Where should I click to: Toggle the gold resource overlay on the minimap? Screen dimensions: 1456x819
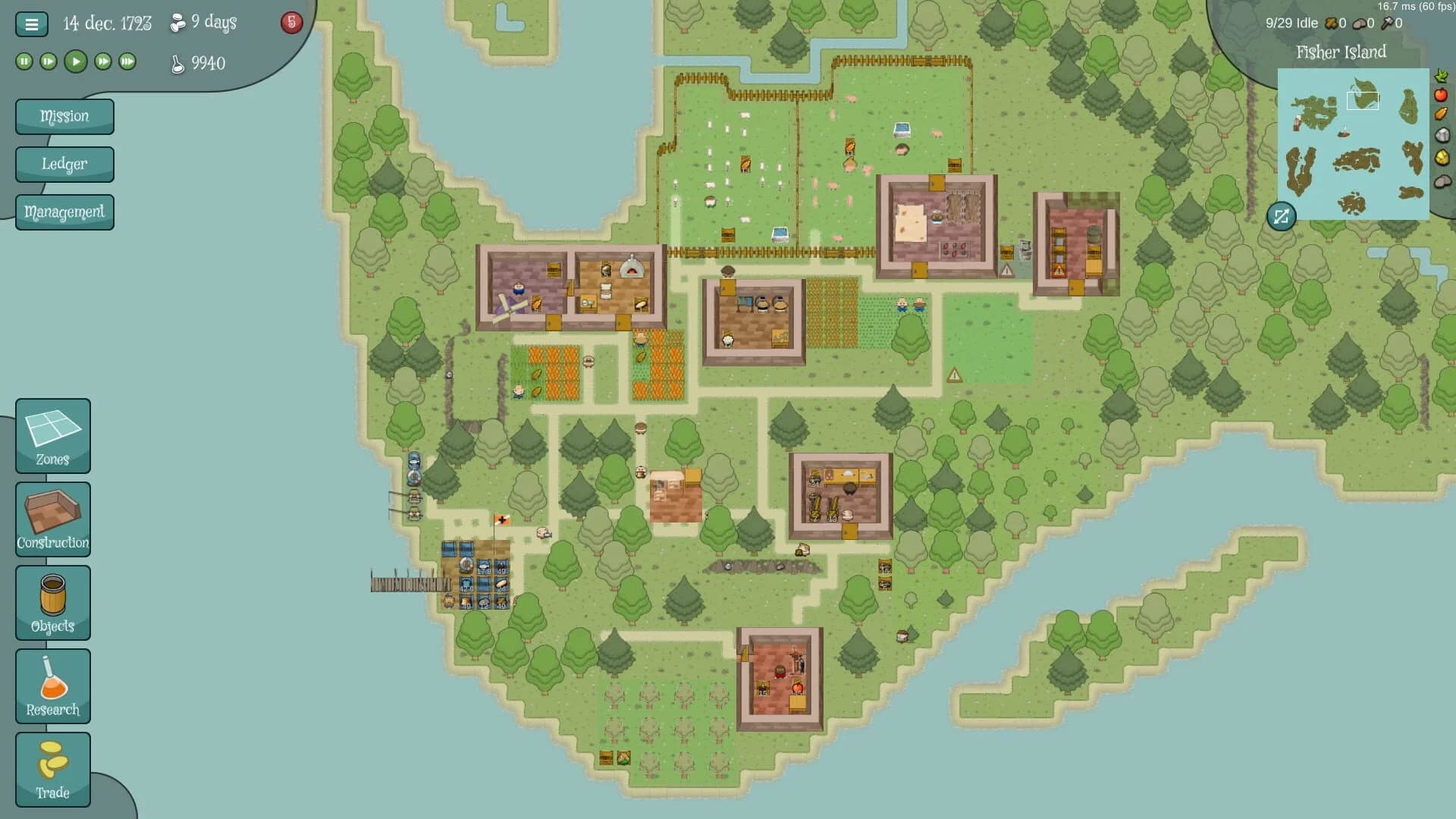pos(1442,155)
